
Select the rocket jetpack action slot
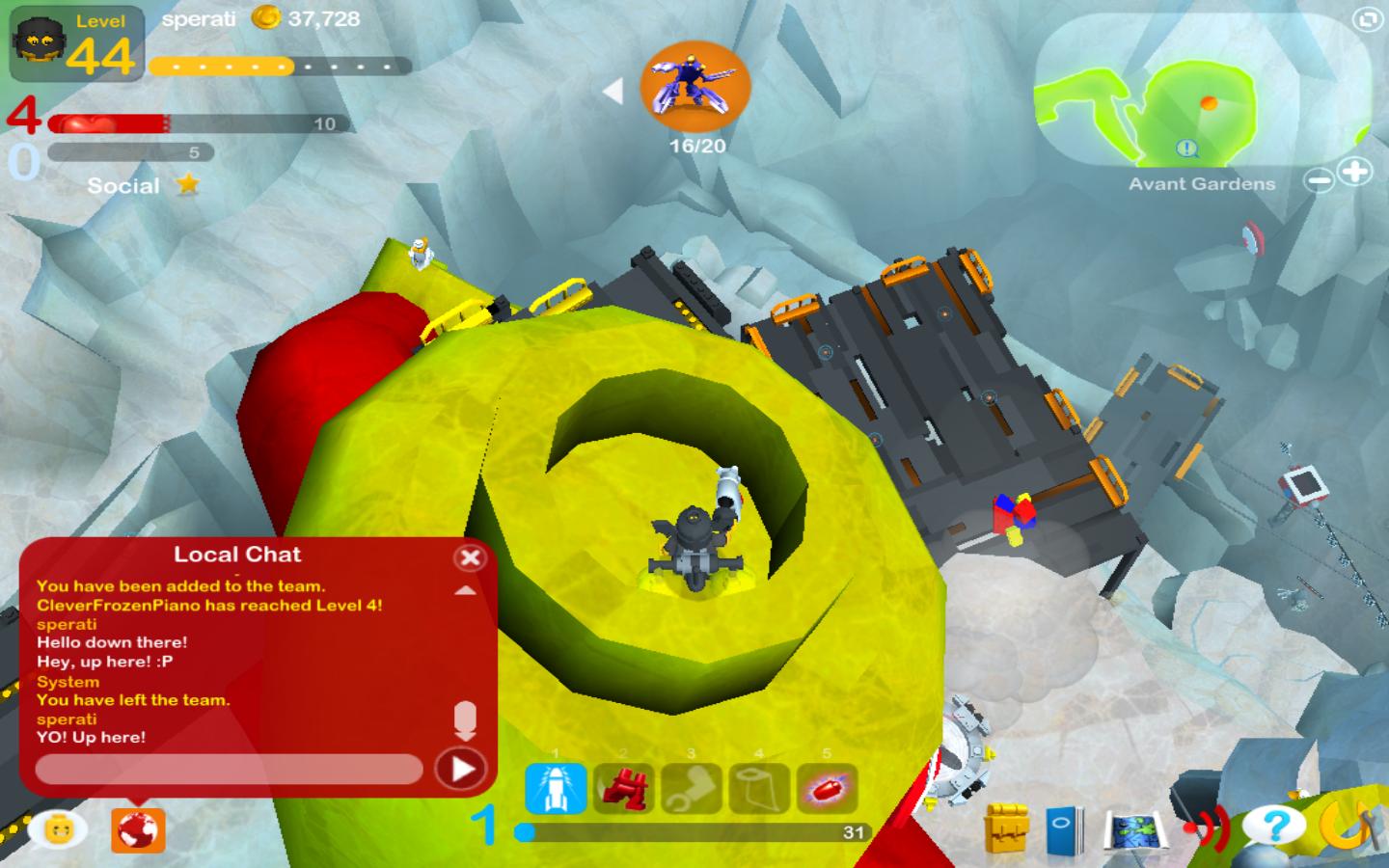coord(556,789)
